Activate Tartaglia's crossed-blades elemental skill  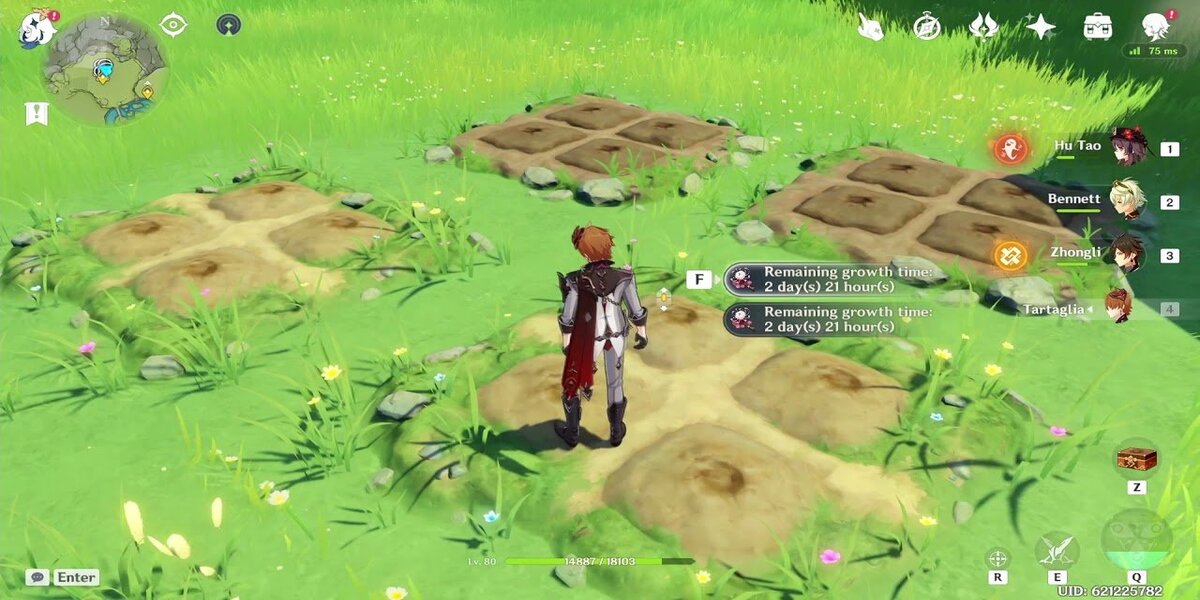(1056, 549)
